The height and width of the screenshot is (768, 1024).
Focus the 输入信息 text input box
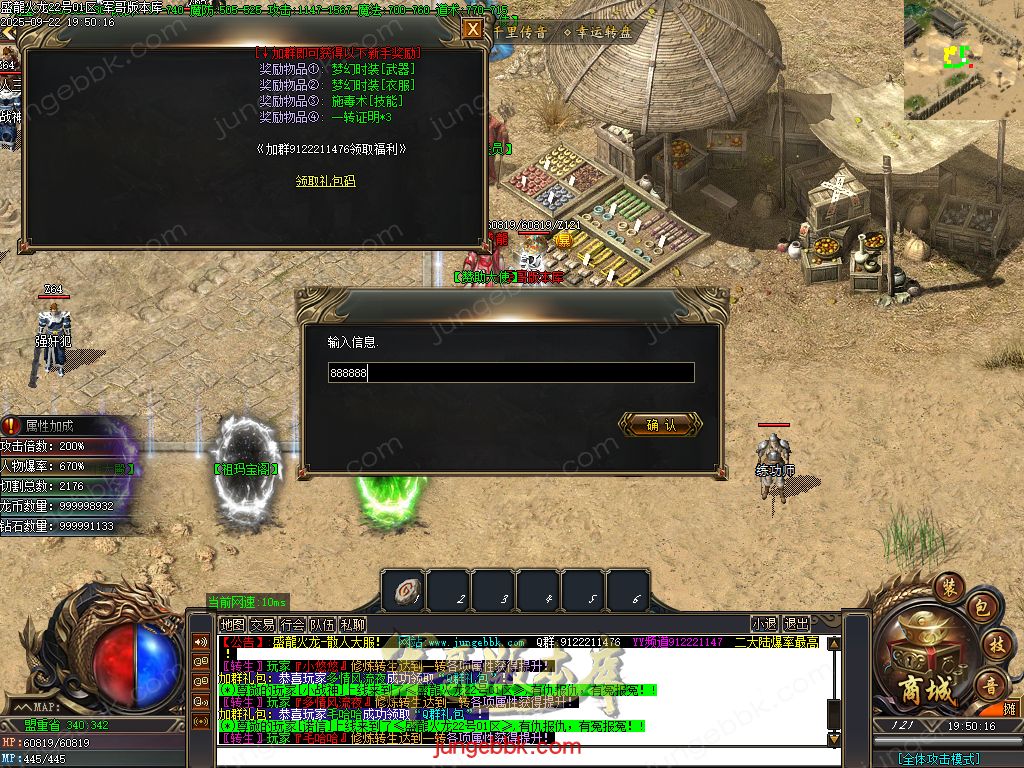[511, 373]
